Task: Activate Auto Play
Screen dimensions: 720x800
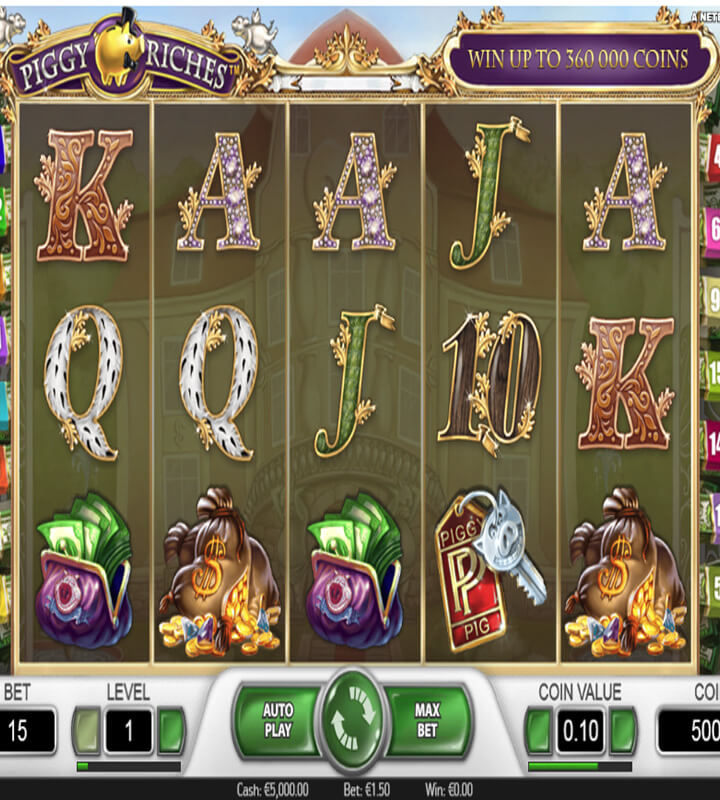Action: pos(277,721)
